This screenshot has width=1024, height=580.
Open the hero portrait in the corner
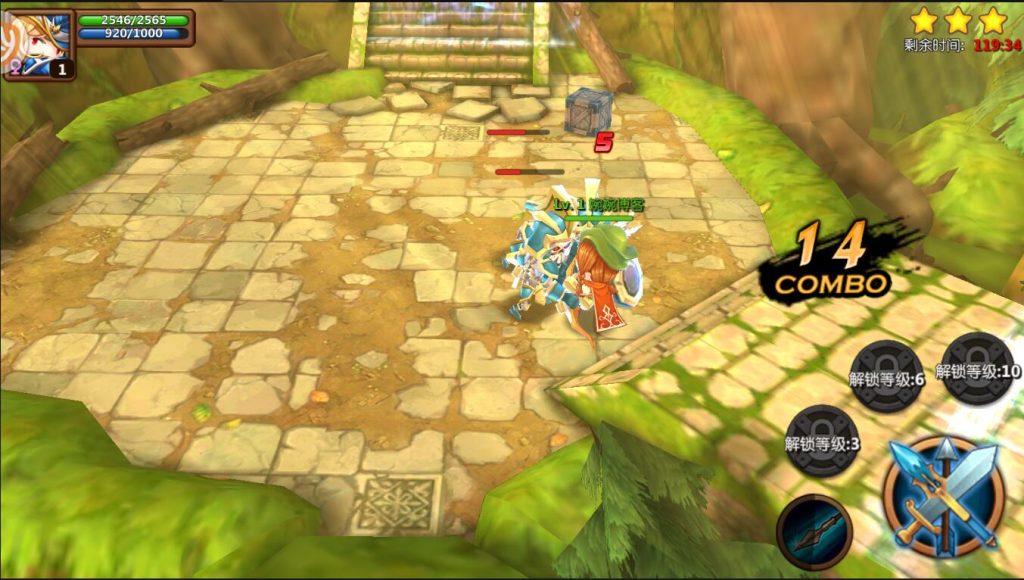click(36, 44)
